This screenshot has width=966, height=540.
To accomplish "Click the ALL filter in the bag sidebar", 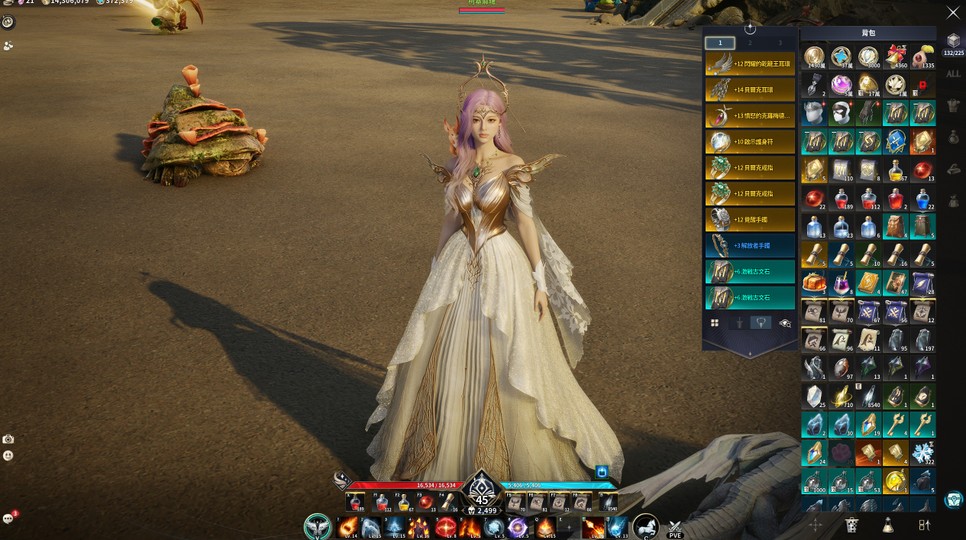I will point(953,73).
